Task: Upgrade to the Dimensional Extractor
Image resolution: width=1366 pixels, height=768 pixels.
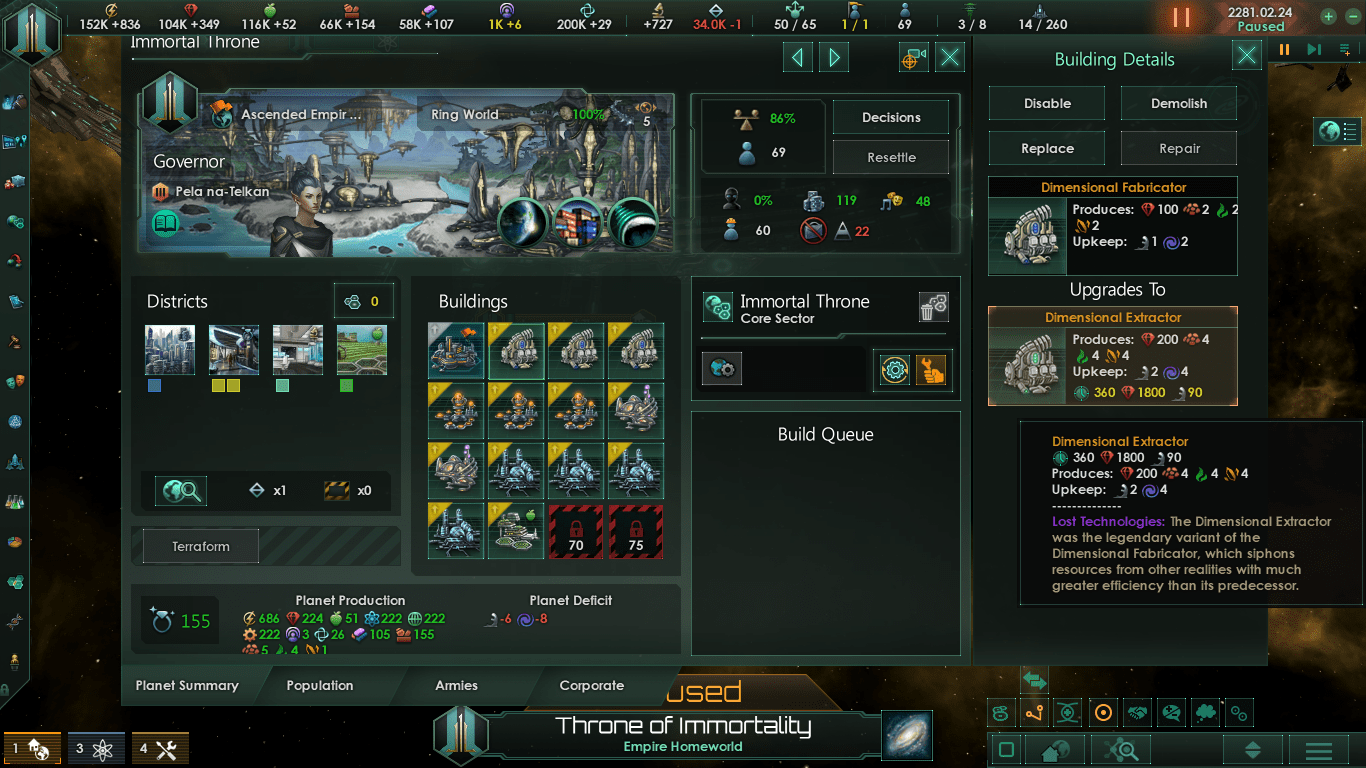Action: (1113, 355)
